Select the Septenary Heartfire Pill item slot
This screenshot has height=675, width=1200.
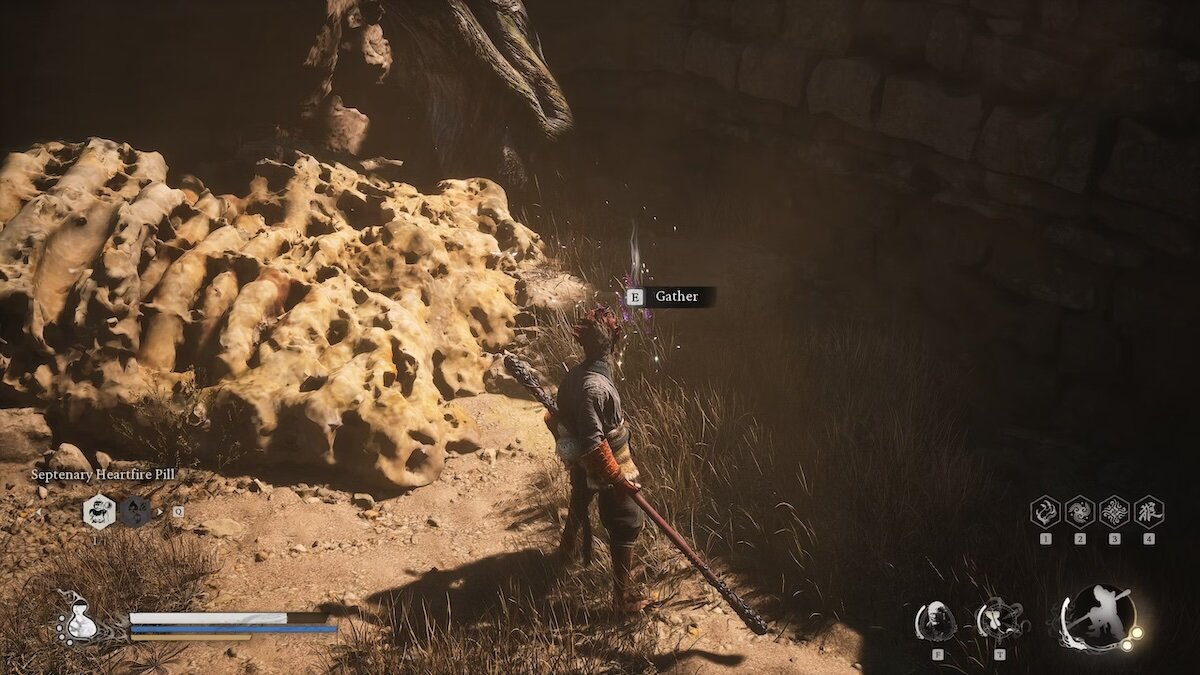click(99, 511)
